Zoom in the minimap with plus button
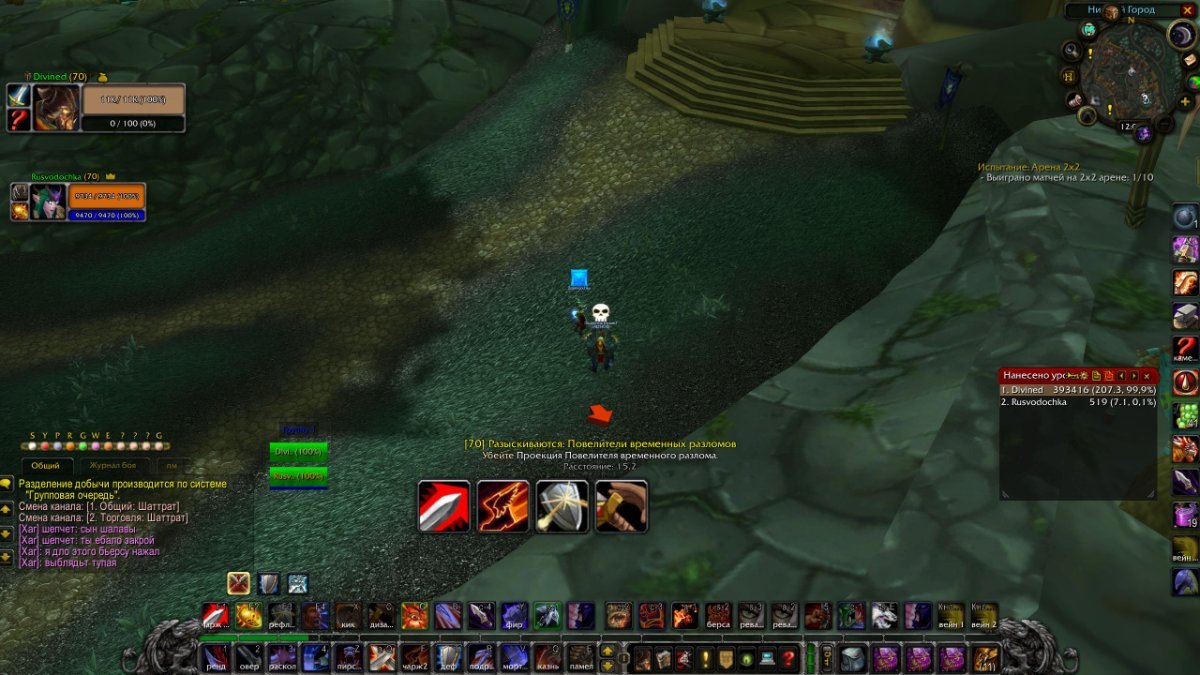 (1185, 102)
